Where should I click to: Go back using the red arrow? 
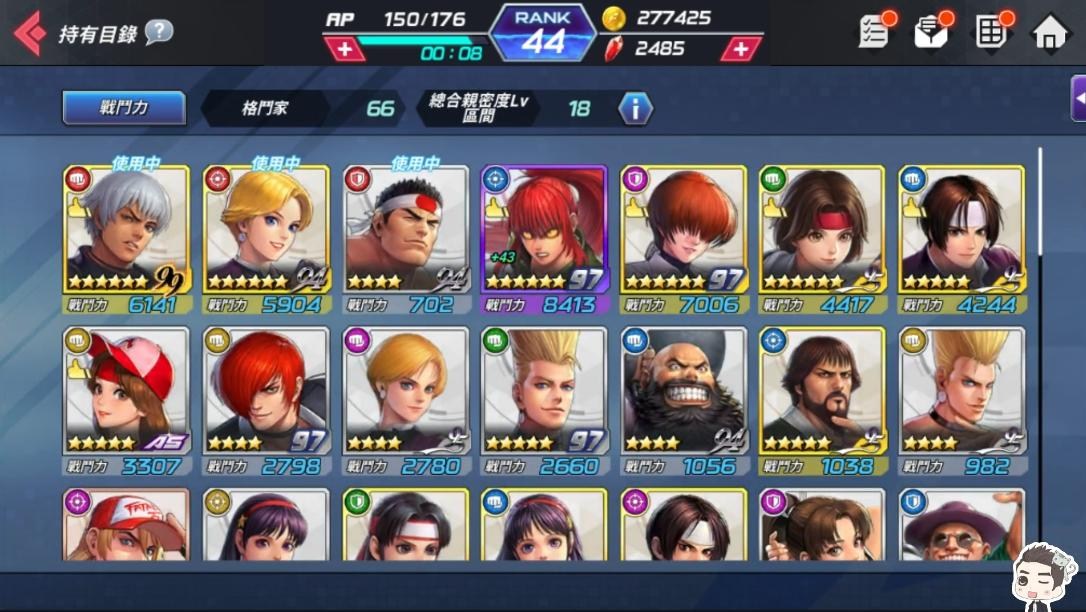point(29,33)
